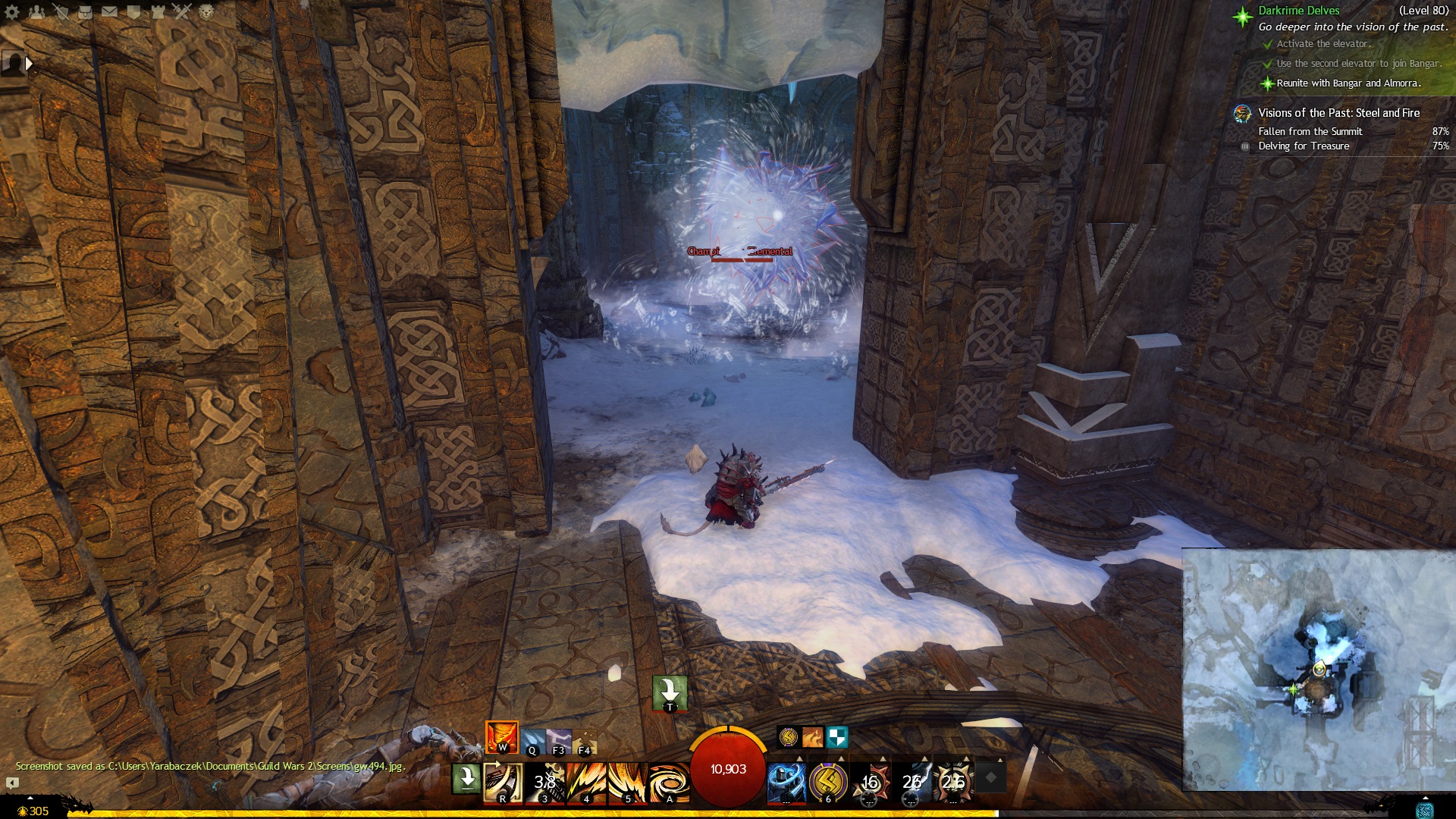This screenshot has width=1456, height=819.
Task: Select the Darkrime Delves story objective
Action: 1298,11
